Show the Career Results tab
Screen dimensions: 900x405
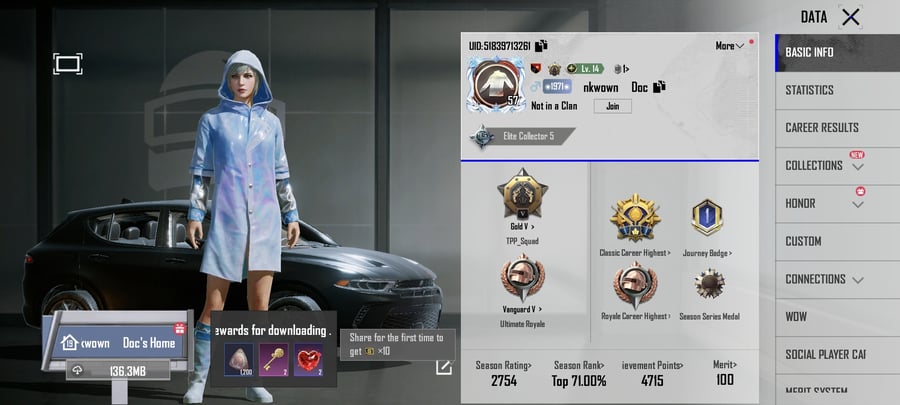(823, 128)
